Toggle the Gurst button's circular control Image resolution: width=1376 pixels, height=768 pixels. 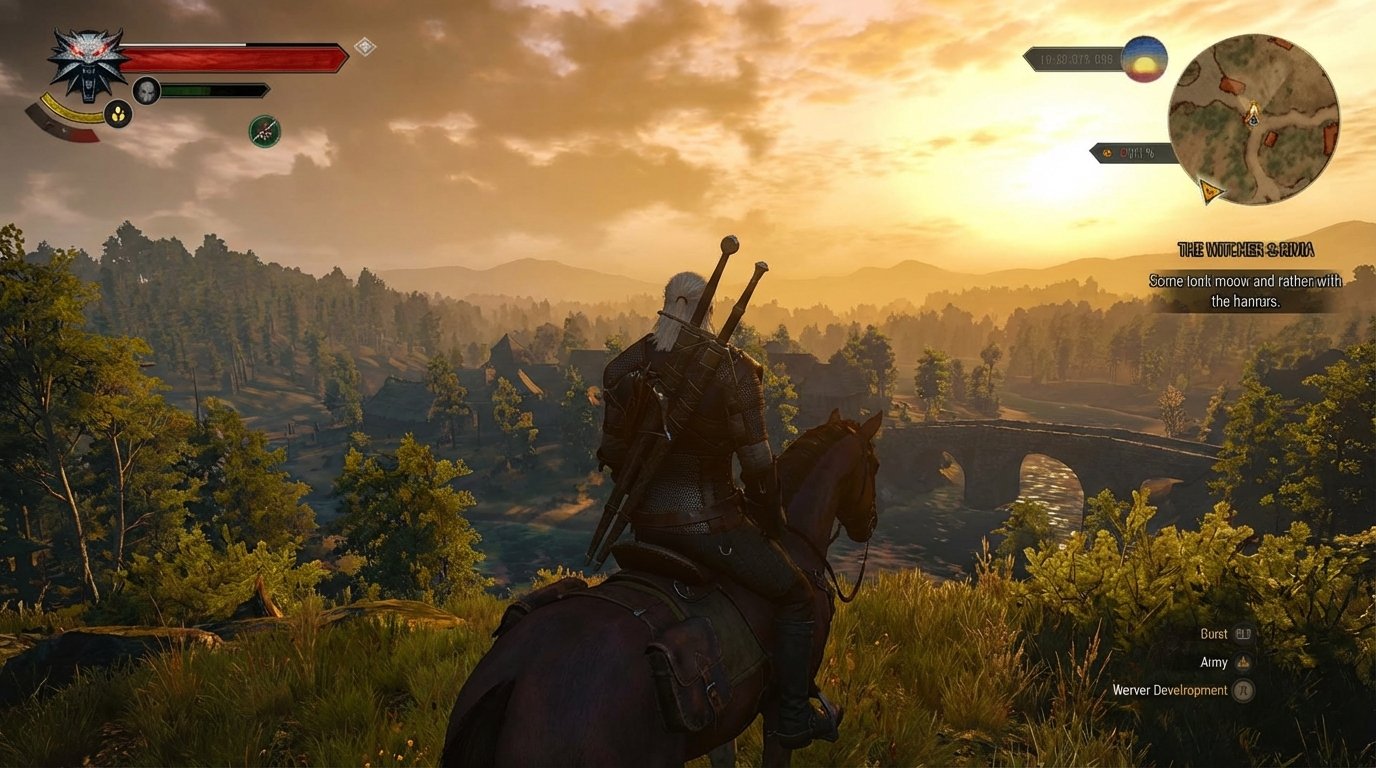[x=1243, y=633]
